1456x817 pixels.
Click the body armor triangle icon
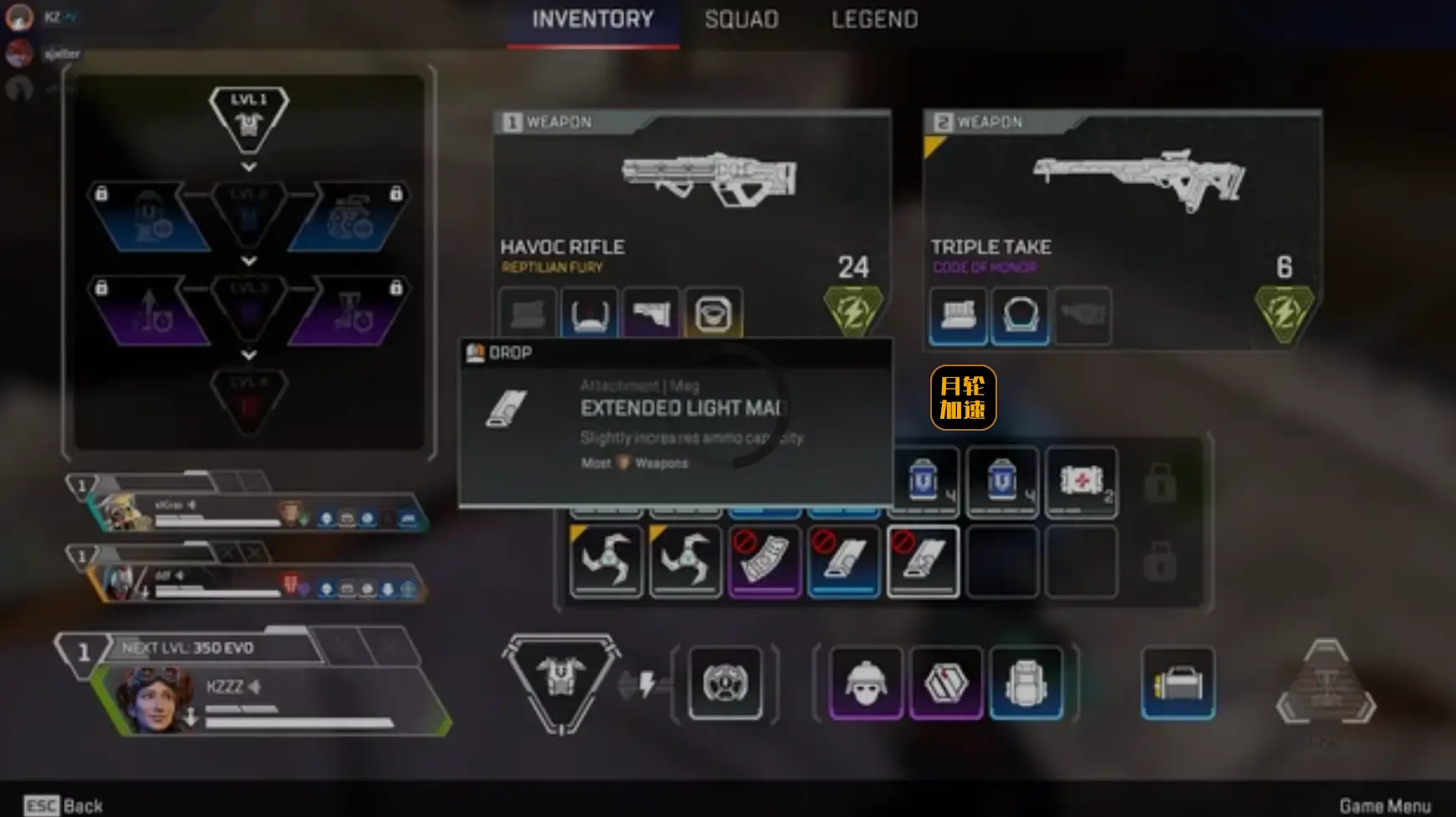coord(561,679)
